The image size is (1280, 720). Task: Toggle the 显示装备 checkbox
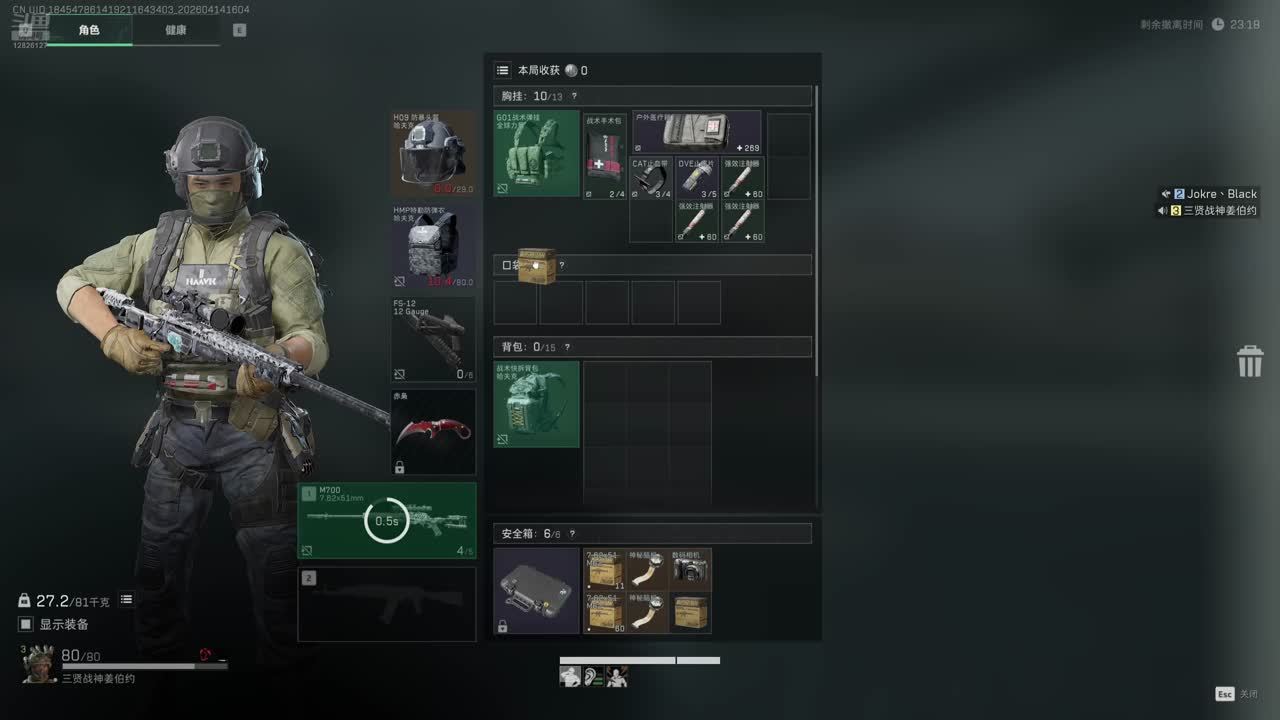26,624
